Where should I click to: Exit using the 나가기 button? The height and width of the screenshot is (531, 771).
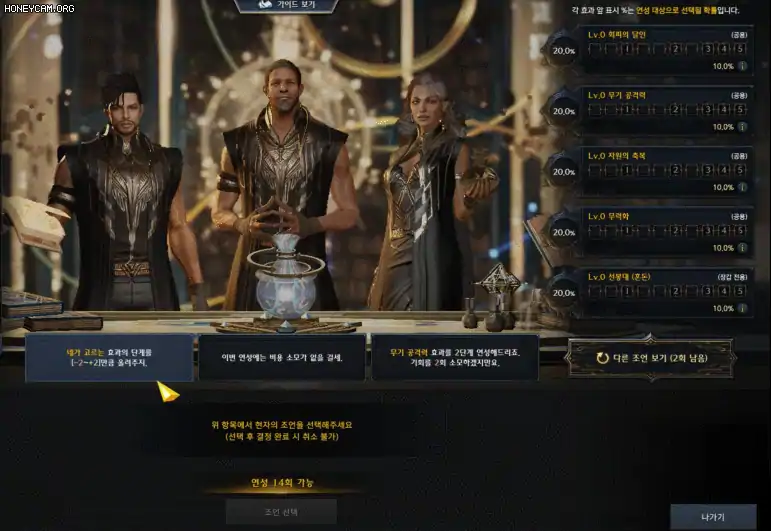point(713,516)
